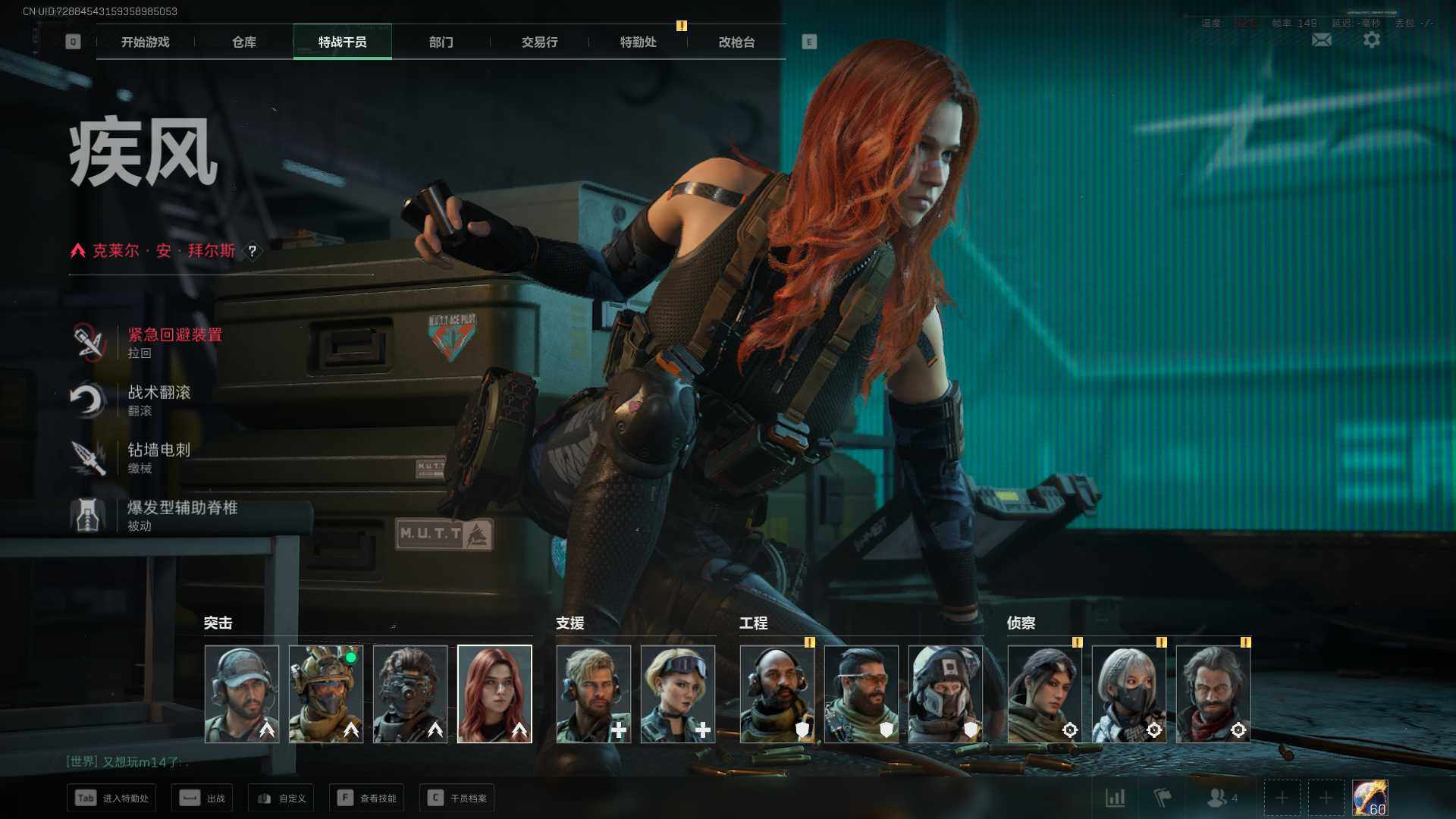Select the 战术翻滚 skill entry
This screenshot has width=1456, height=819.
[x=158, y=400]
